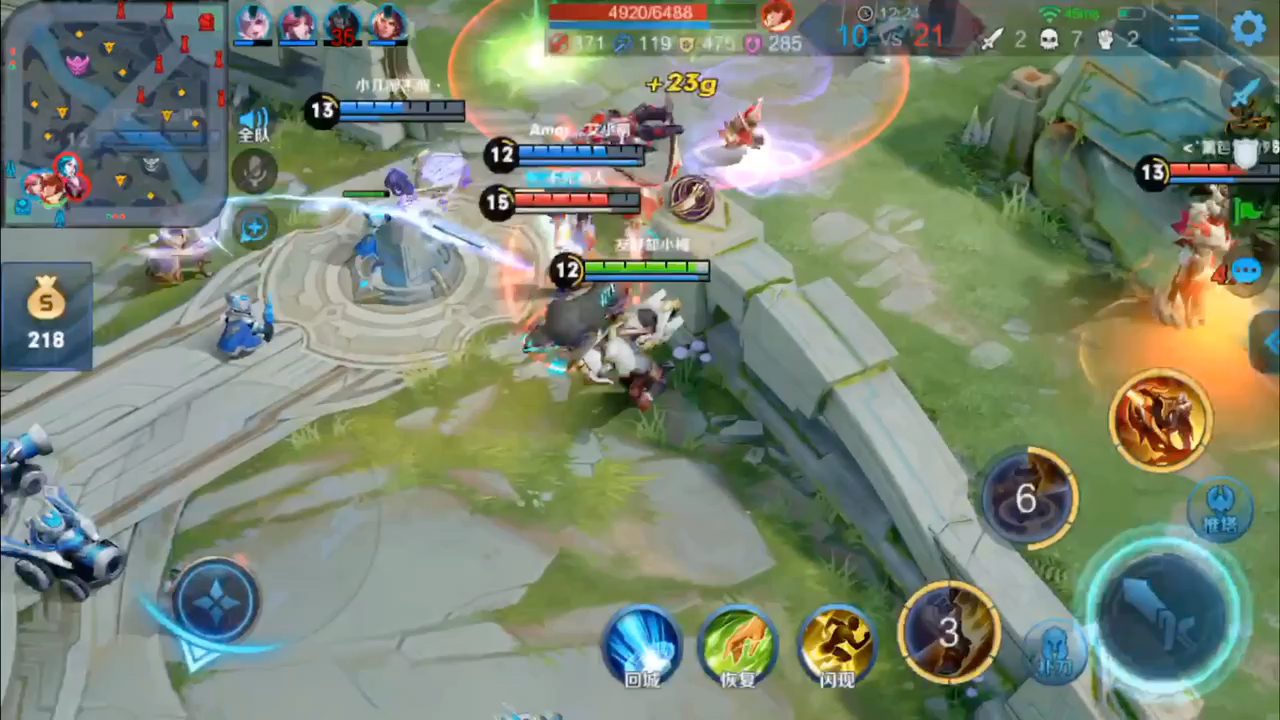Open the gold shop showing 218
The height and width of the screenshot is (720, 1280).
coord(46,316)
